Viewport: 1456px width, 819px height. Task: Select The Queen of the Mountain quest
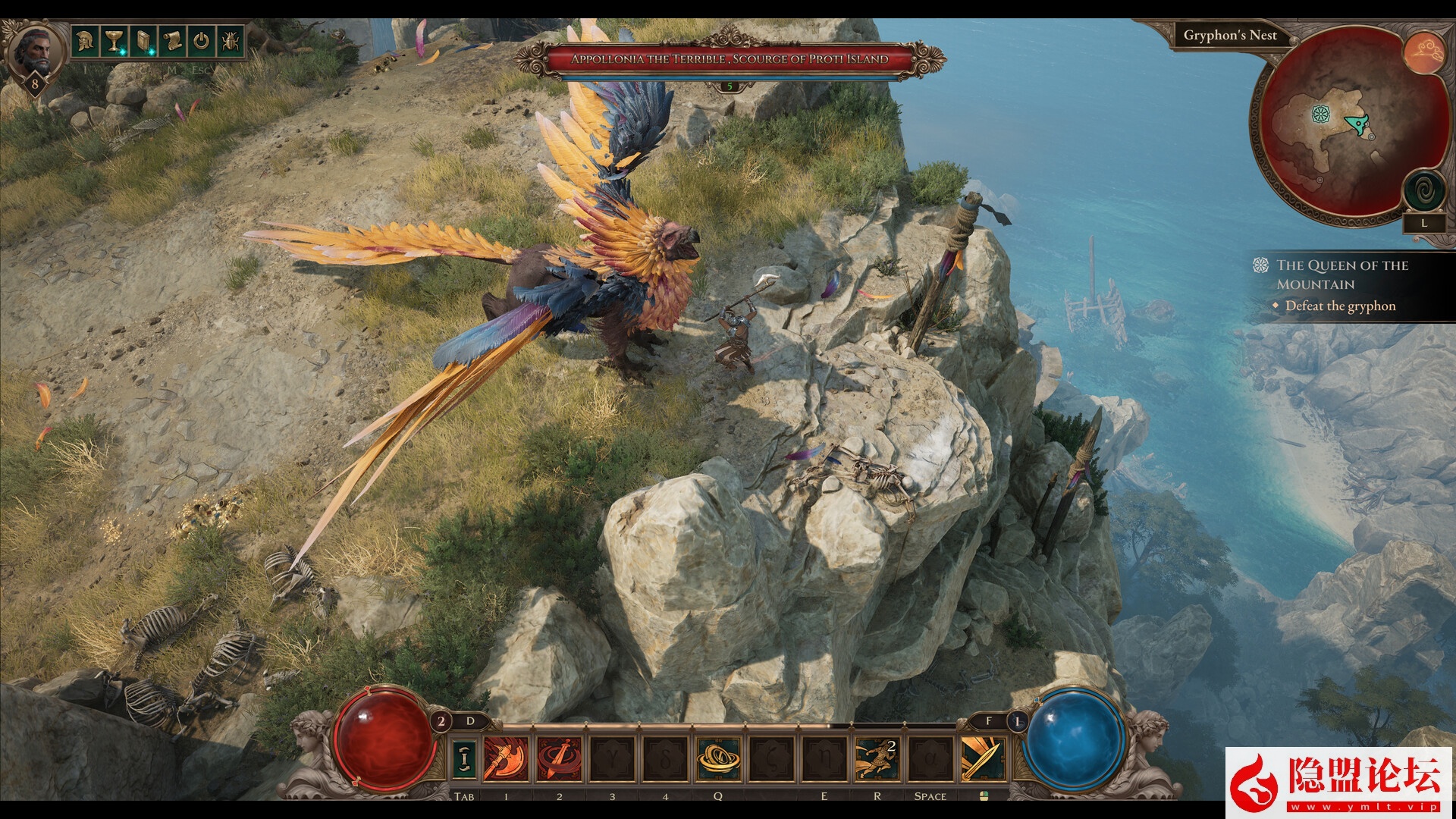(1341, 275)
